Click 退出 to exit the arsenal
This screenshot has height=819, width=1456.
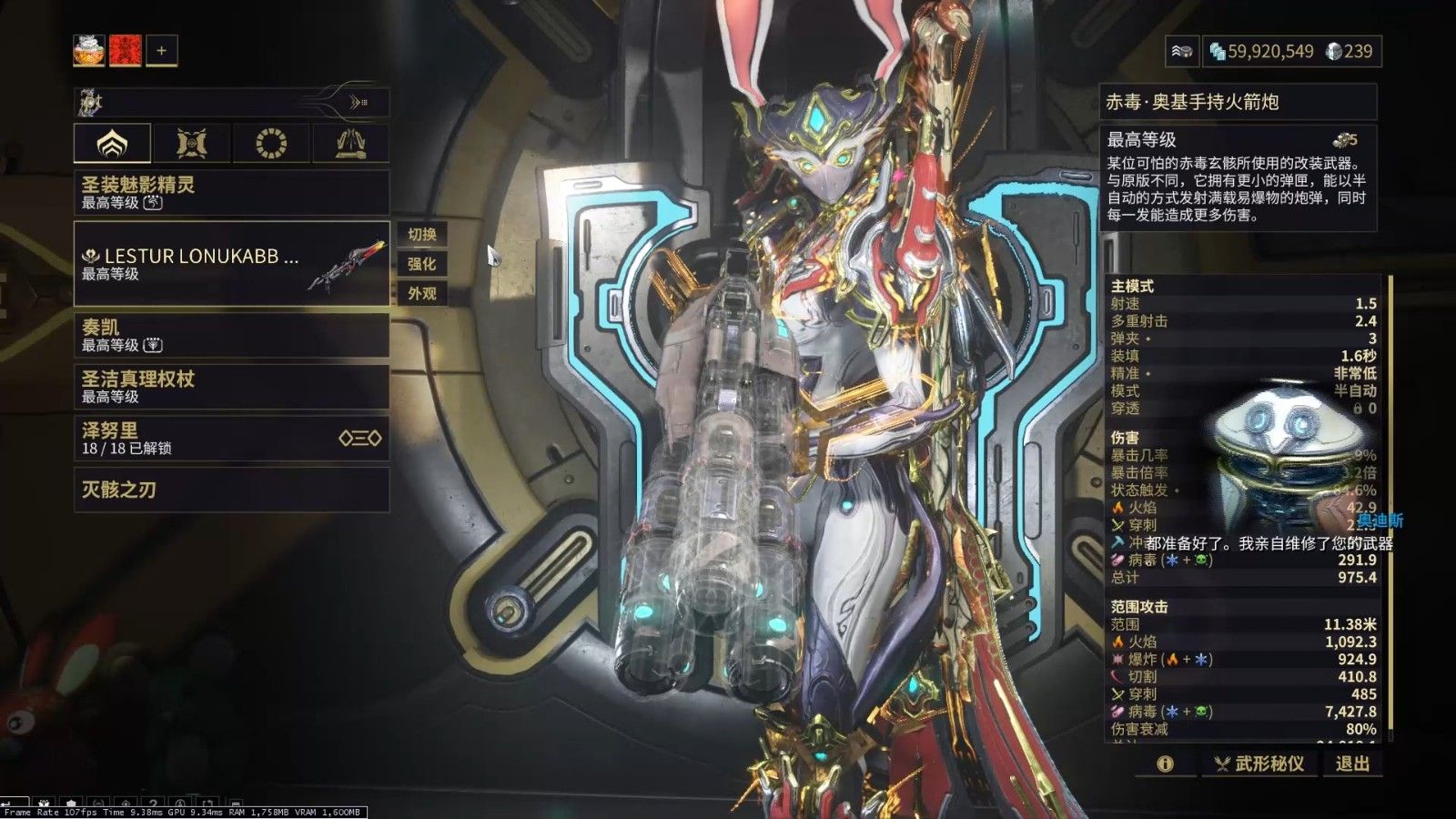tap(1351, 763)
